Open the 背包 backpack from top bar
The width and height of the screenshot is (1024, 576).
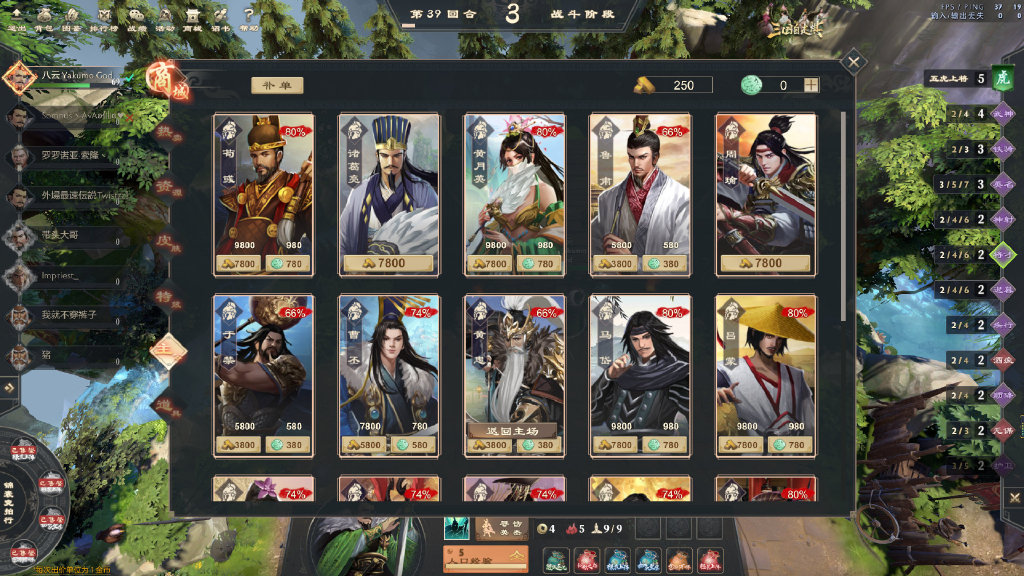[43, 19]
